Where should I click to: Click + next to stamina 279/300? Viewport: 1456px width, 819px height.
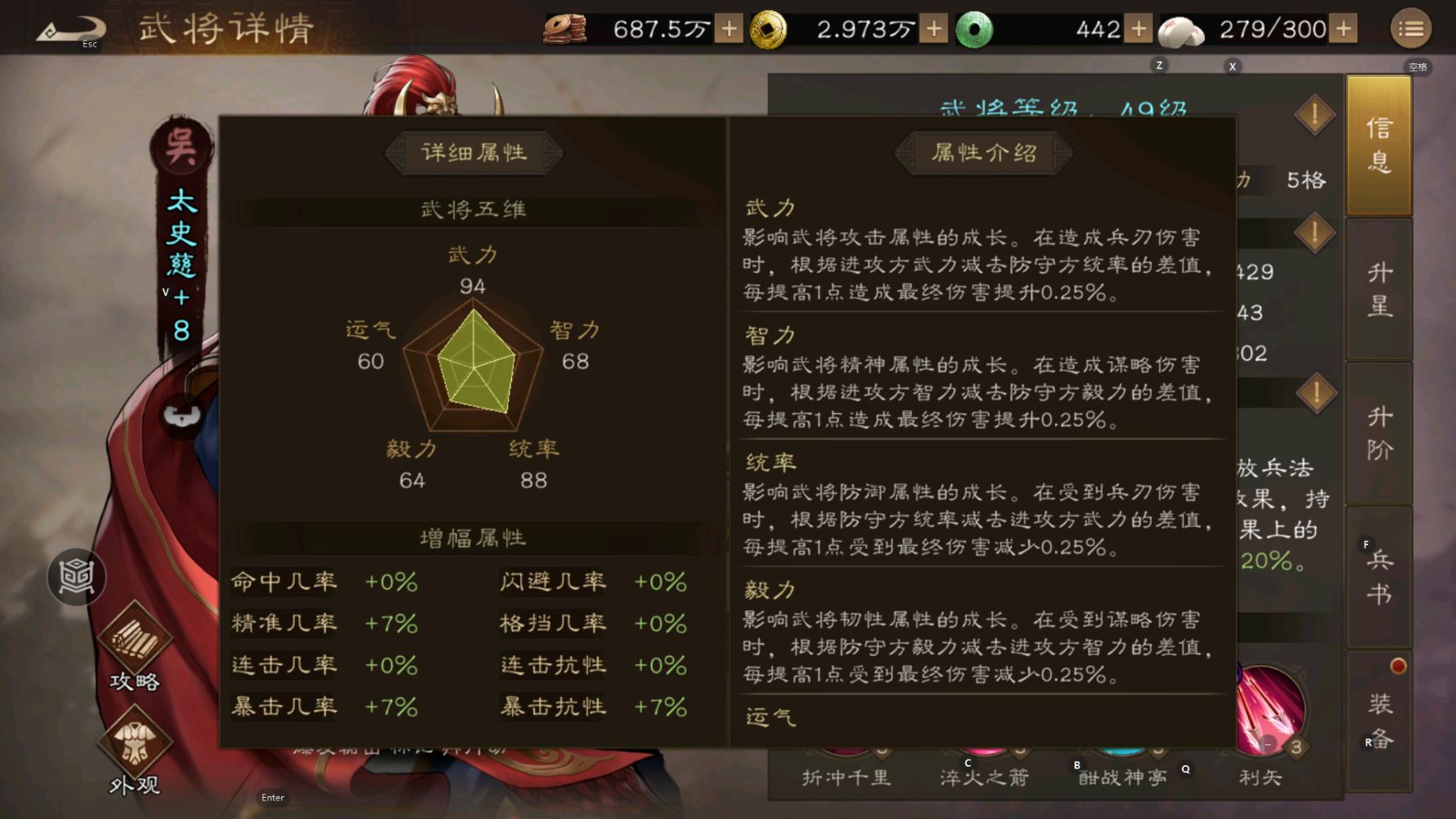click(1343, 29)
